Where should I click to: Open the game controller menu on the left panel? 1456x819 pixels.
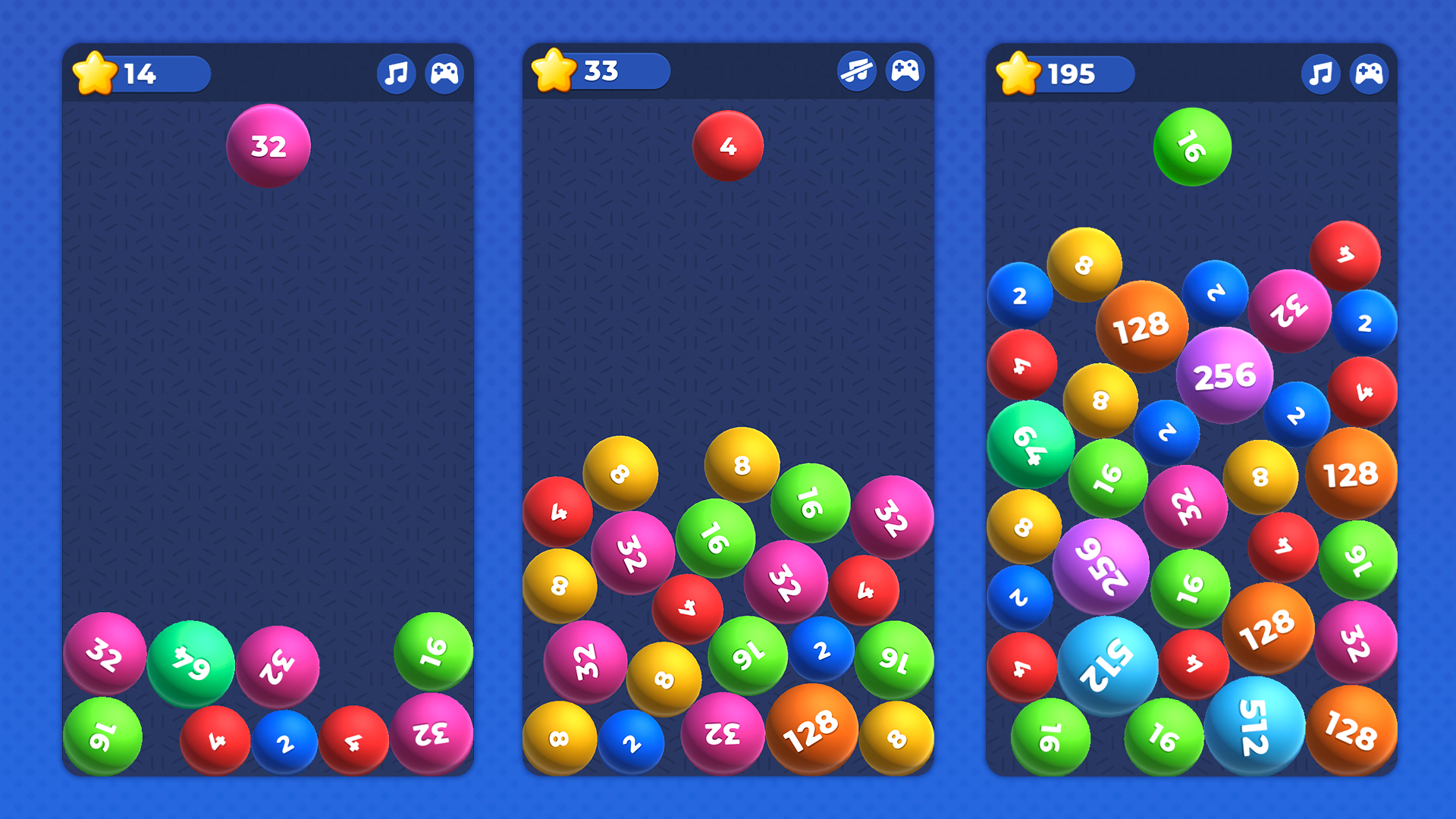coord(446,73)
